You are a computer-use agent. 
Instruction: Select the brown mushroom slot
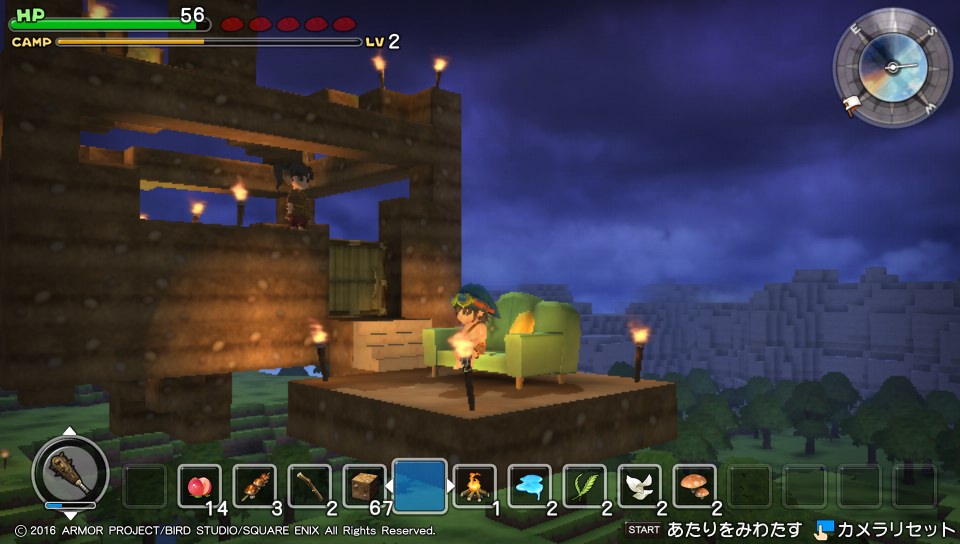(694, 487)
